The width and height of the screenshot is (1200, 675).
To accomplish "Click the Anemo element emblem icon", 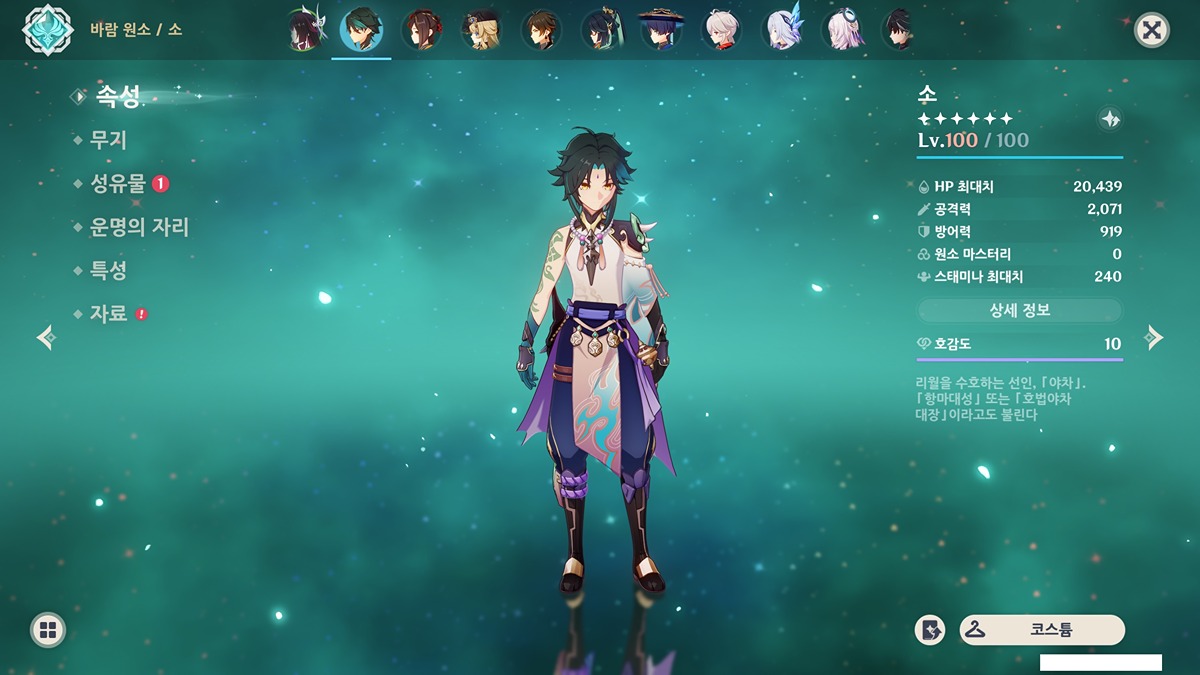I will click(45, 30).
